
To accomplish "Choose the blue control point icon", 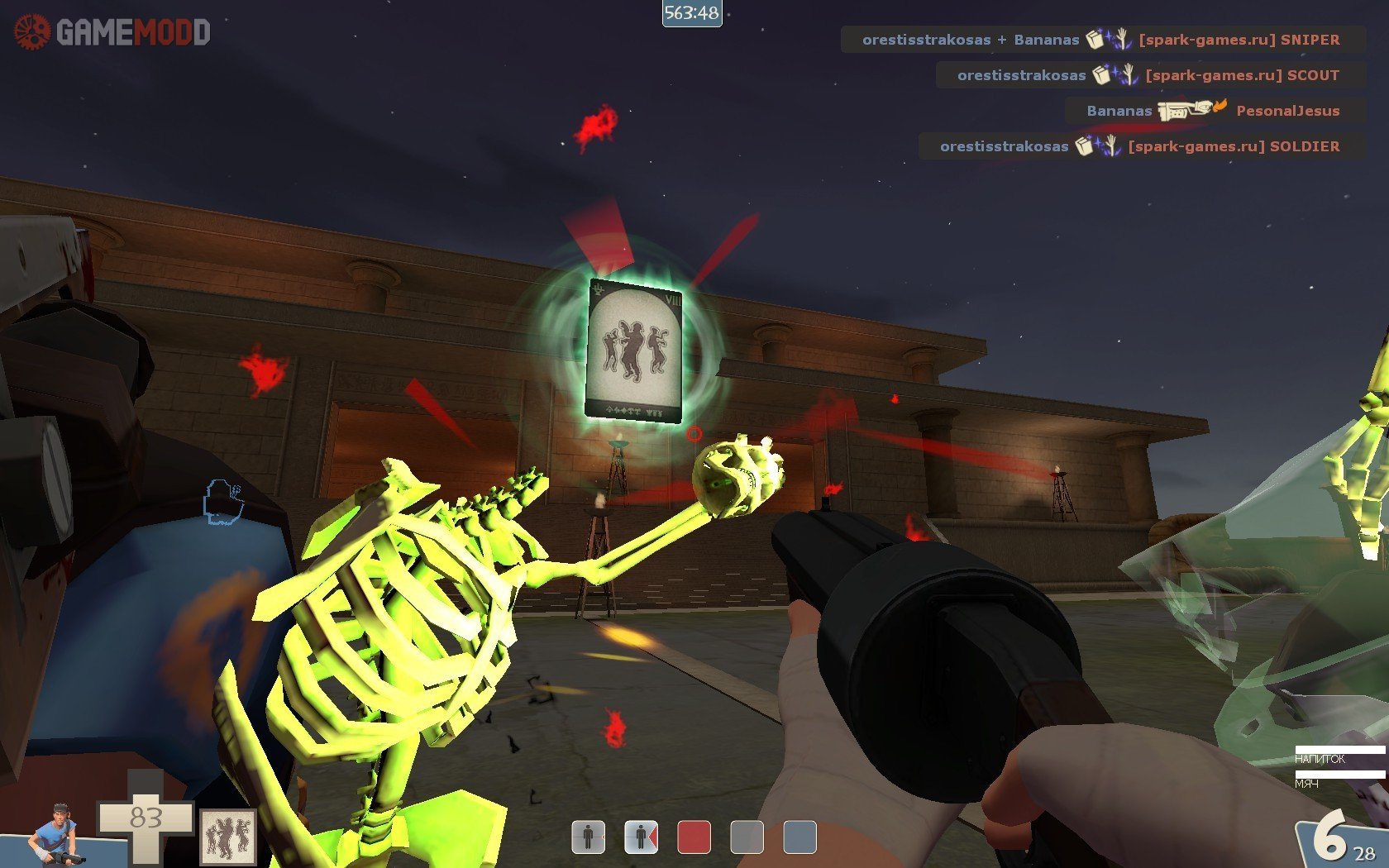I will coord(800,837).
